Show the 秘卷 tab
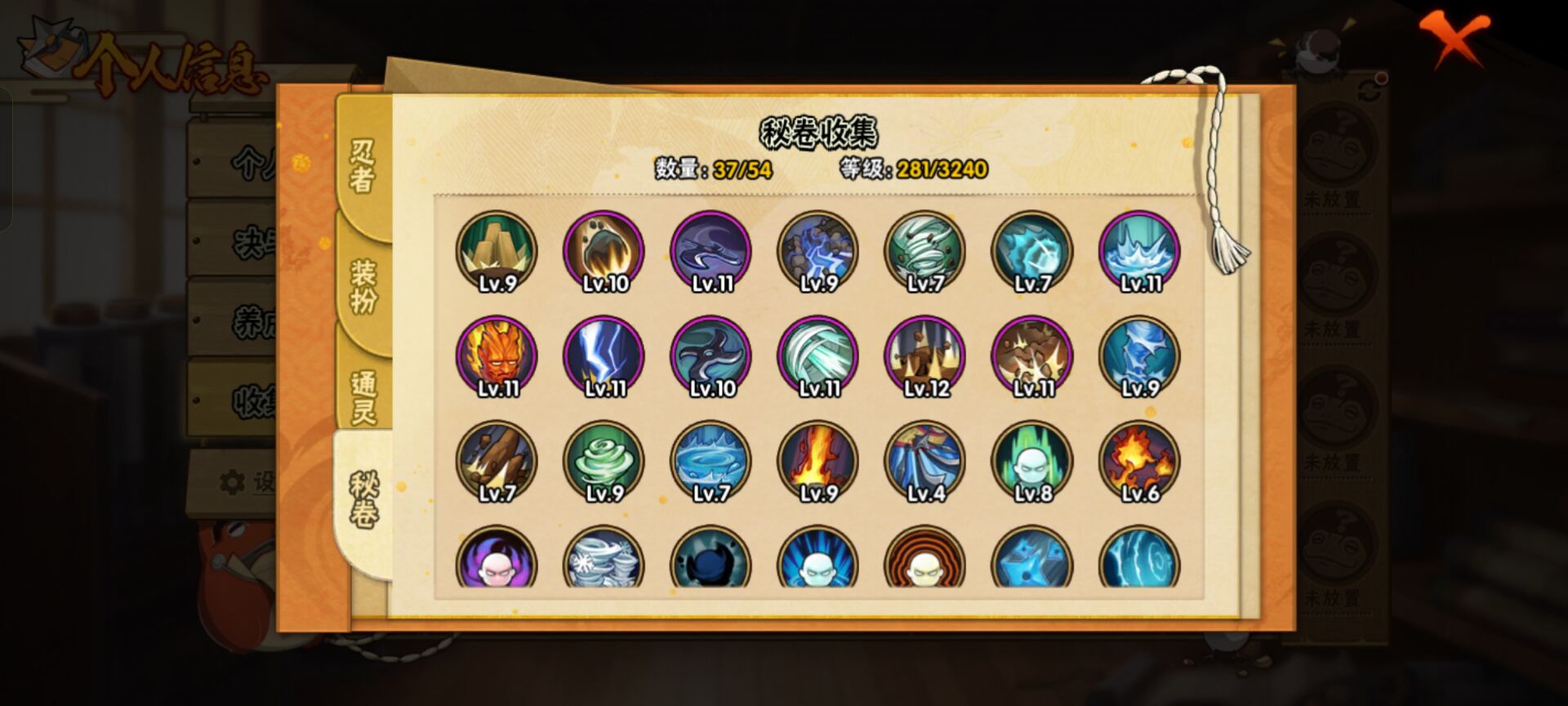Screen dimensions: 1568x706 click(363, 498)
